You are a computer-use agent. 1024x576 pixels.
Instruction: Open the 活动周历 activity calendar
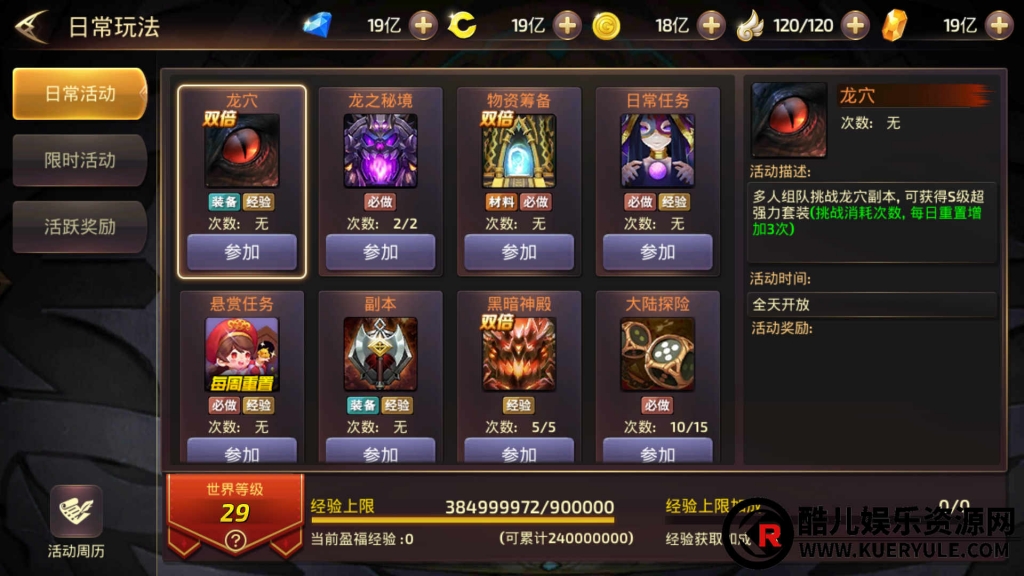click(x=76, y=520)
